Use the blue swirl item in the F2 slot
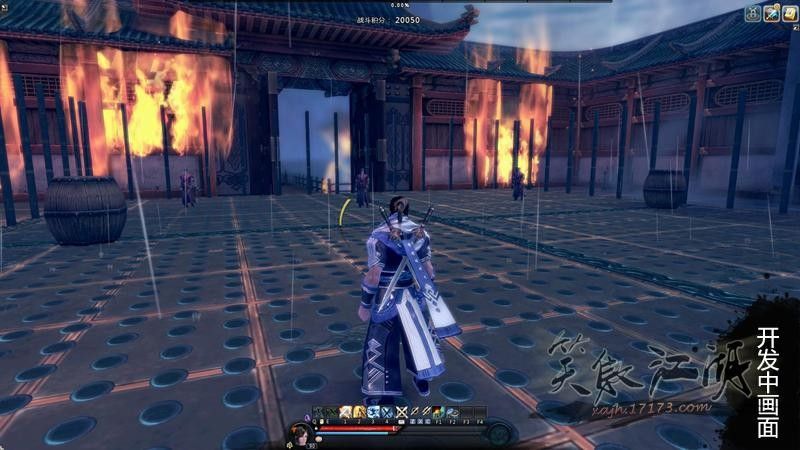The width and height of the screenshot is (800, 450). tap(453, 412)
